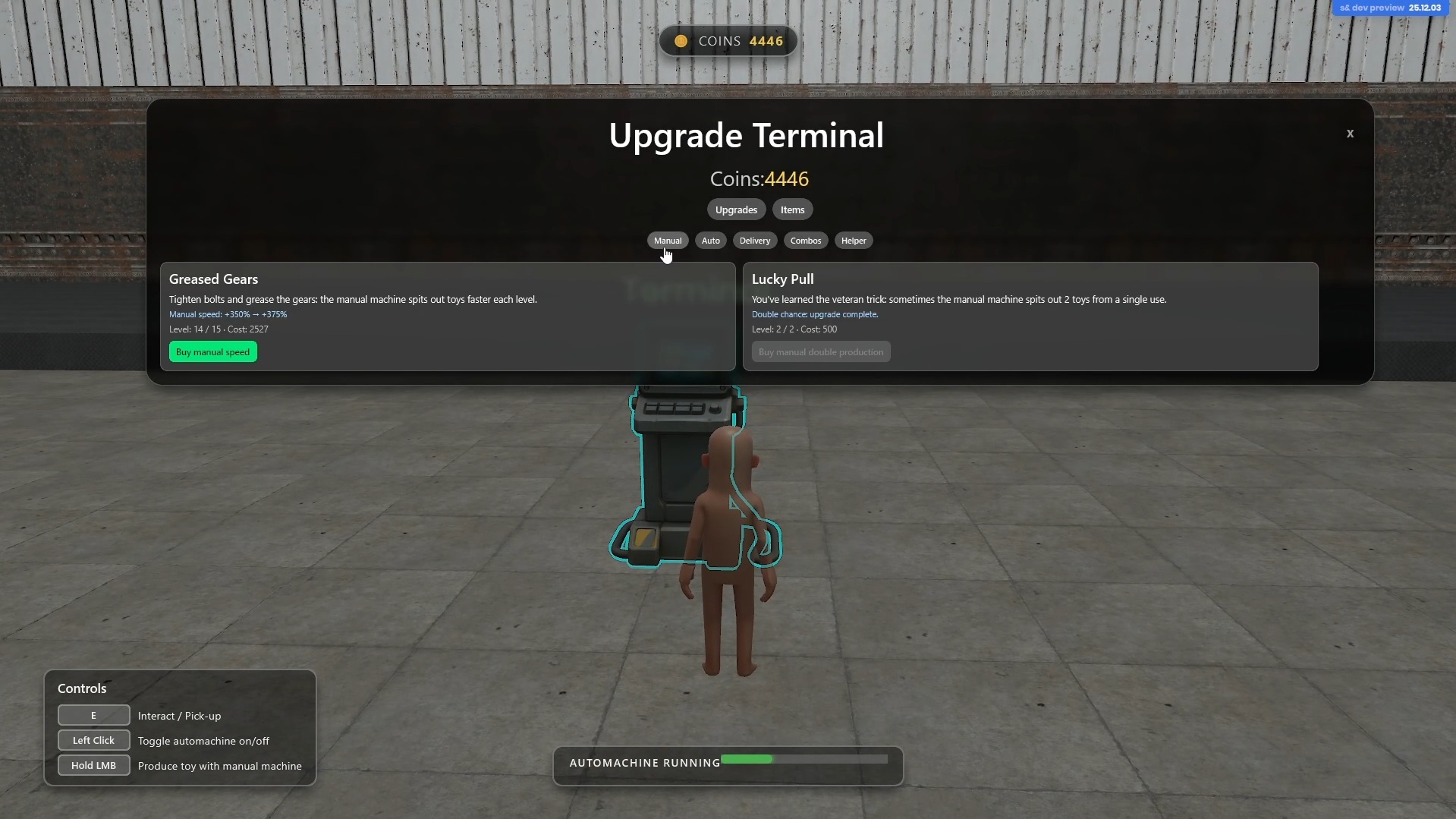Show the Auto upgrade category
This screenshot has height=819, width=1456.
point(711,241)
